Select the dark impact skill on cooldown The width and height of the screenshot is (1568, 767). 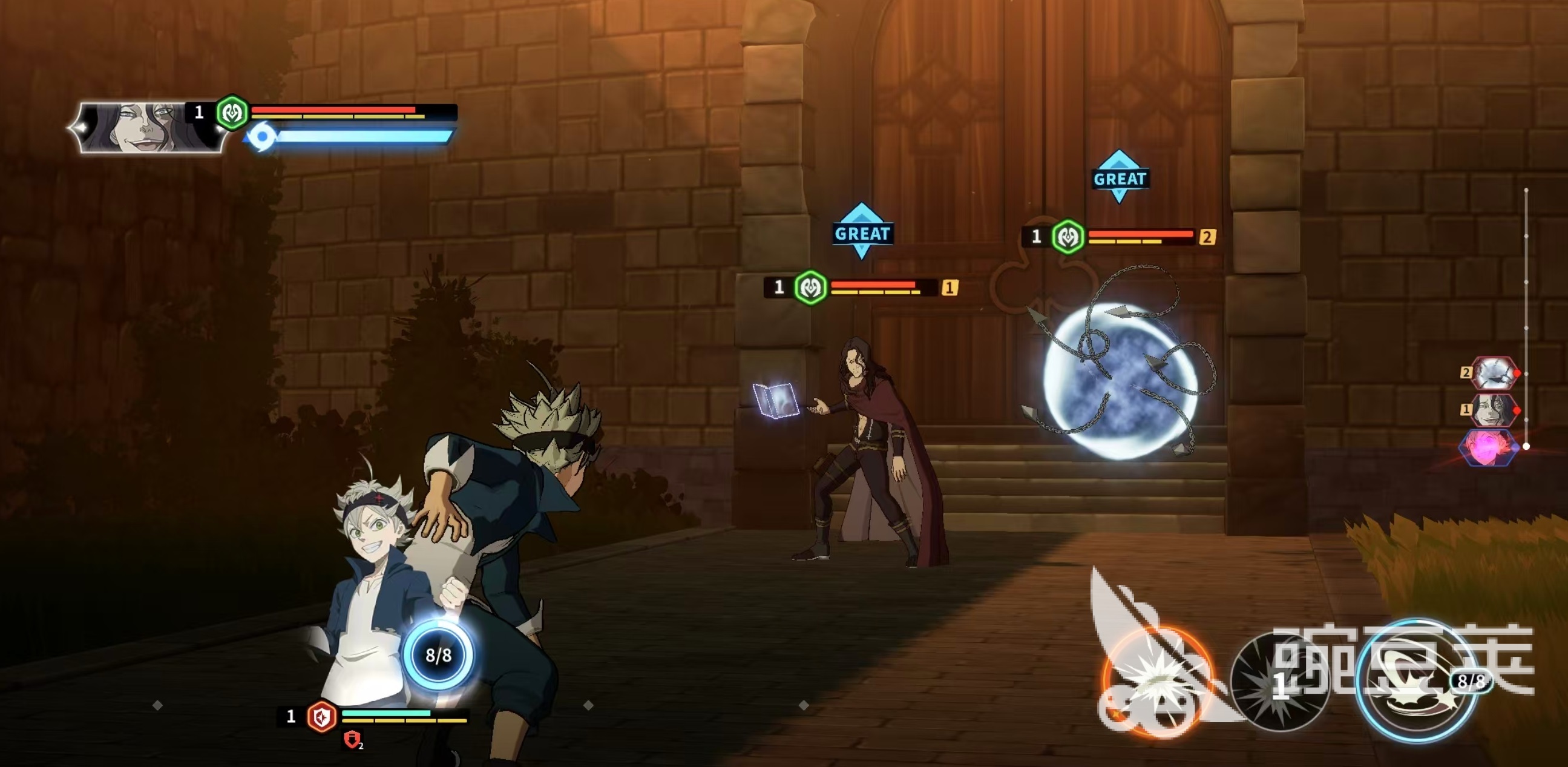pos(1279,682)
